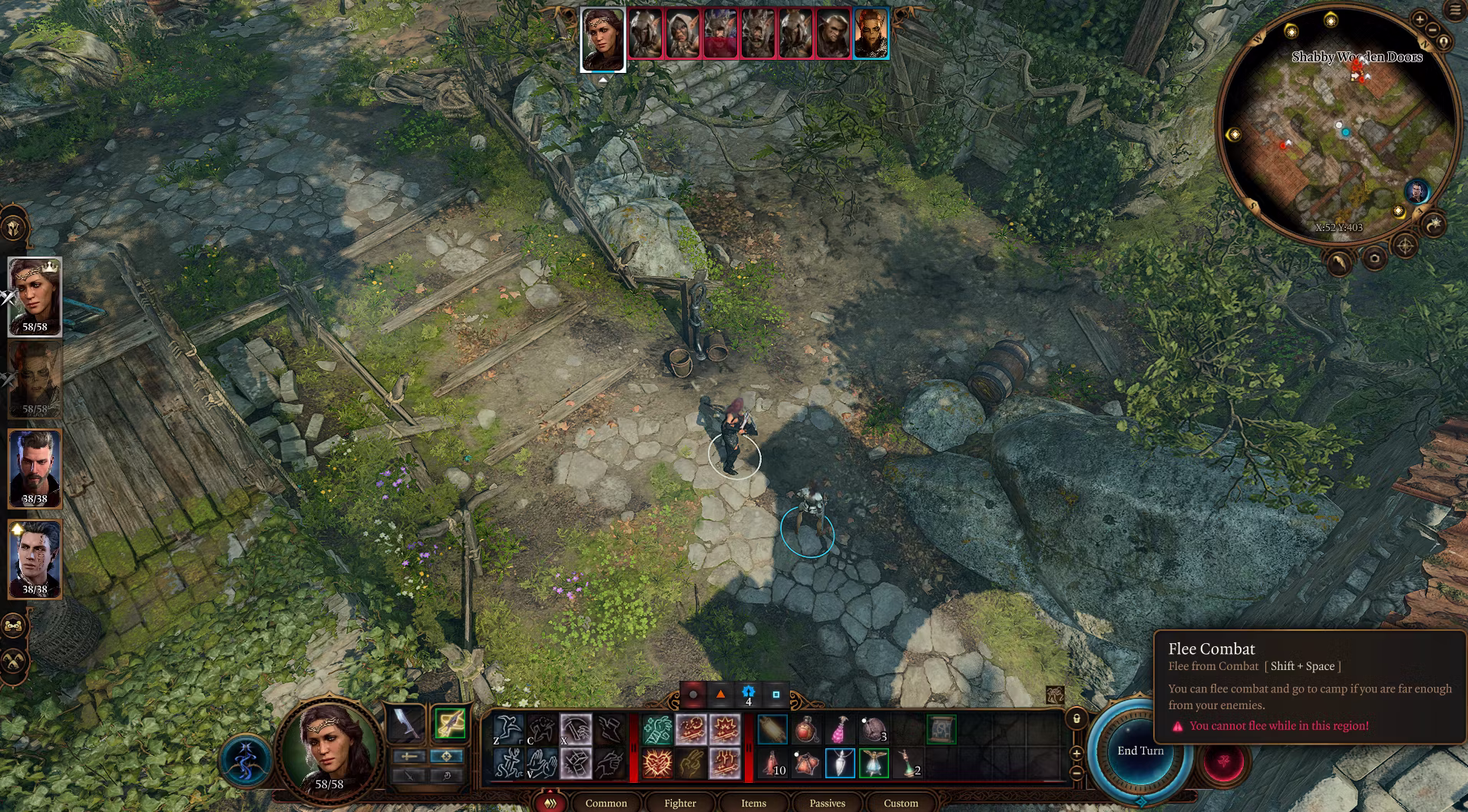Switch hotbar to the Common tab
1468x812 pixels.
point(606,803)
